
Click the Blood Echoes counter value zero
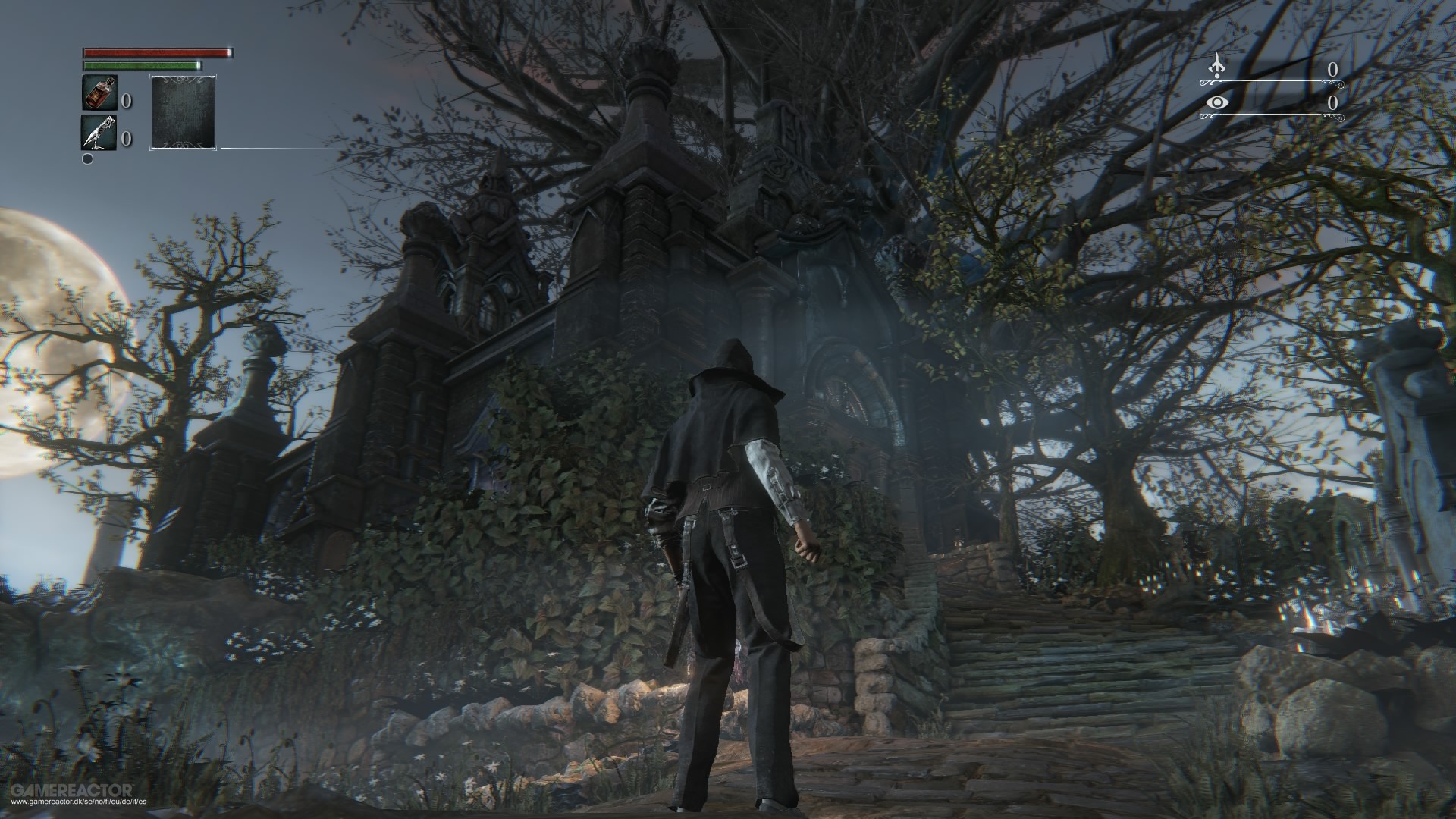1333,69
